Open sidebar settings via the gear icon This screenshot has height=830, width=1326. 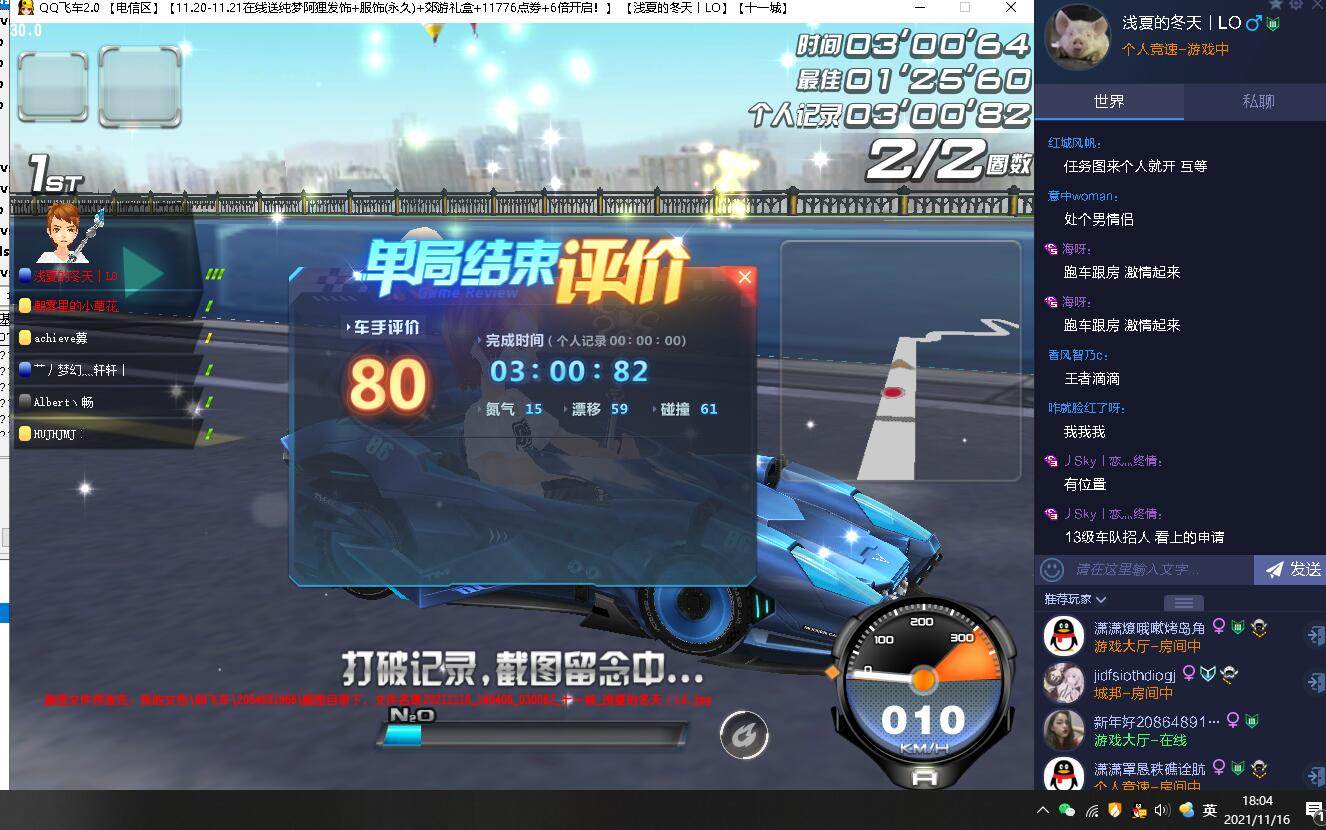1296,5
